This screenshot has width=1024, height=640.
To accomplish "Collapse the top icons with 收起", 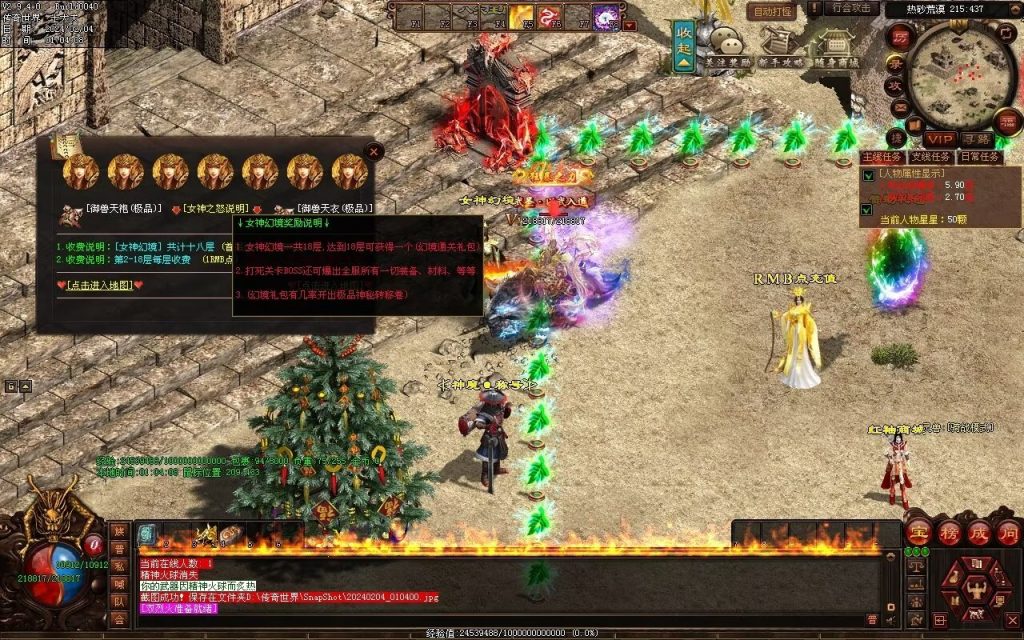I will pyautogui.click(x=684, y=46).
